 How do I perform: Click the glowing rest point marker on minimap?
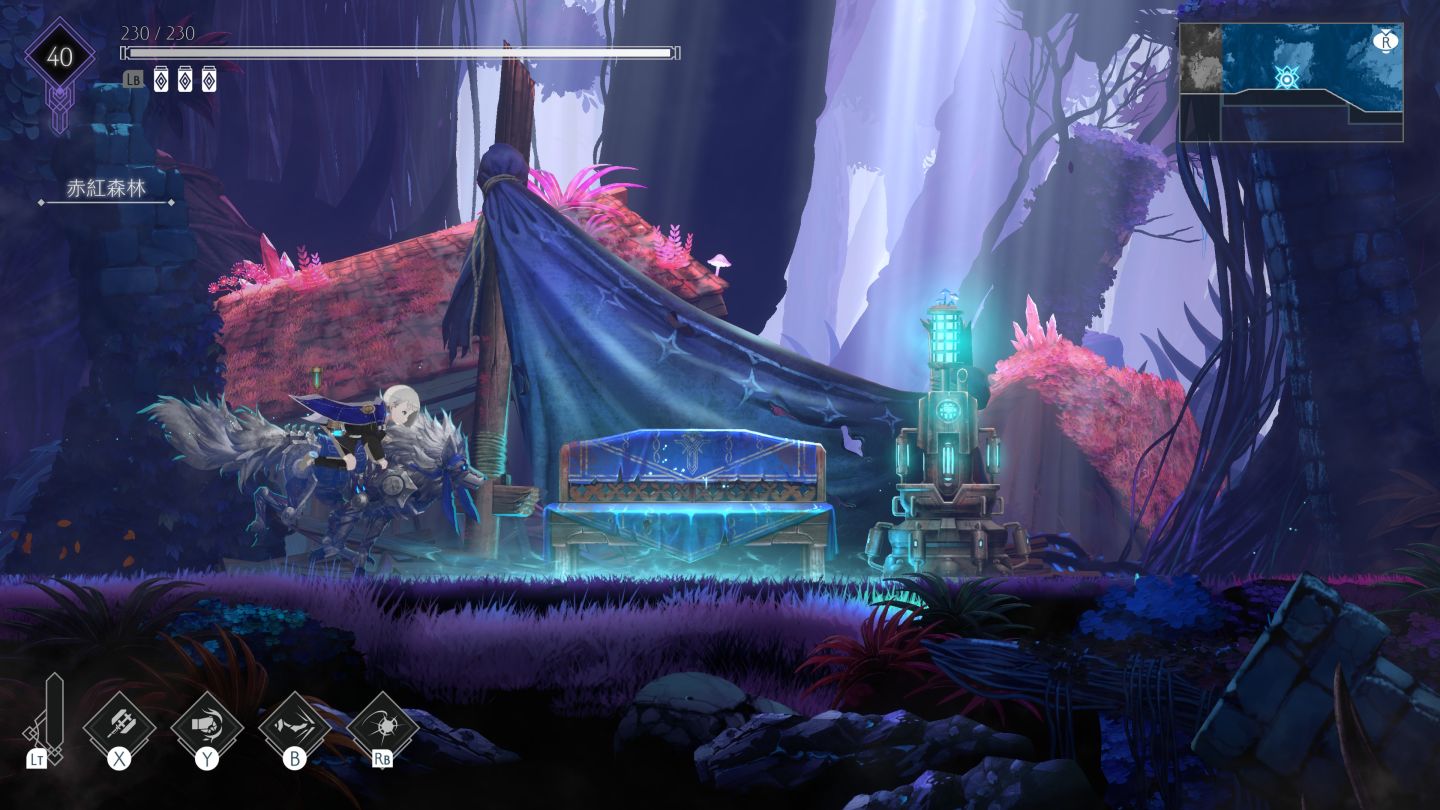1286,77
